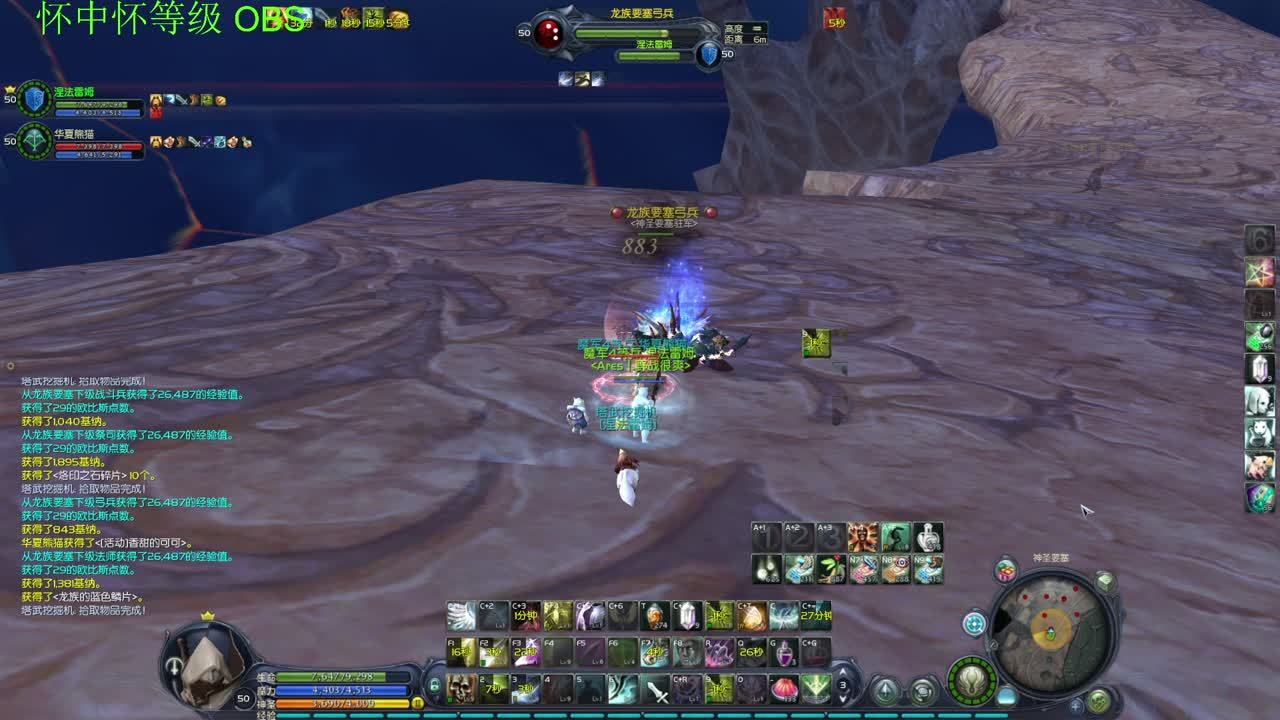
Task: Activate the white wings skill slot
Action: click(x=461, y=616)
